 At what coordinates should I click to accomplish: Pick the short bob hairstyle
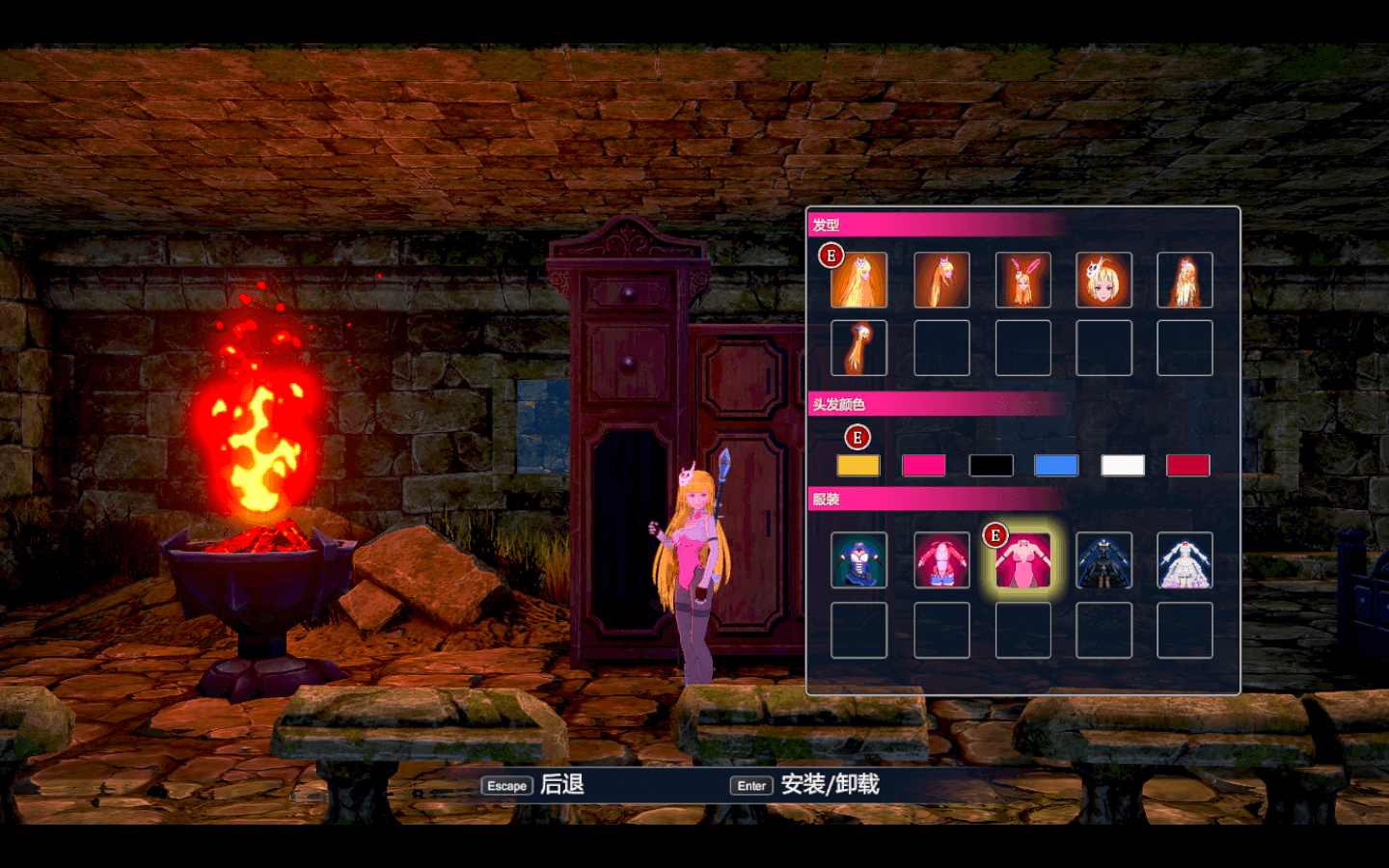pyautogui.click(x=1103, y=281)
